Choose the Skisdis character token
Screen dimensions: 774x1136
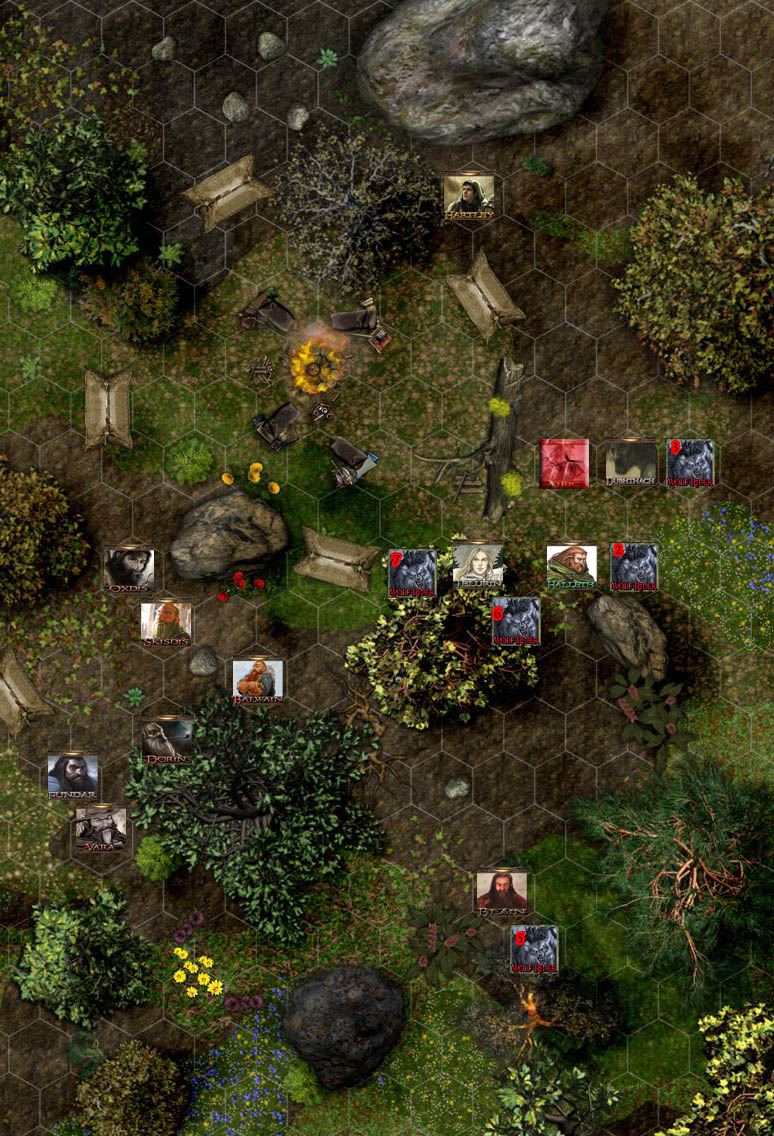pyautogui.click(x=166, y=622)
